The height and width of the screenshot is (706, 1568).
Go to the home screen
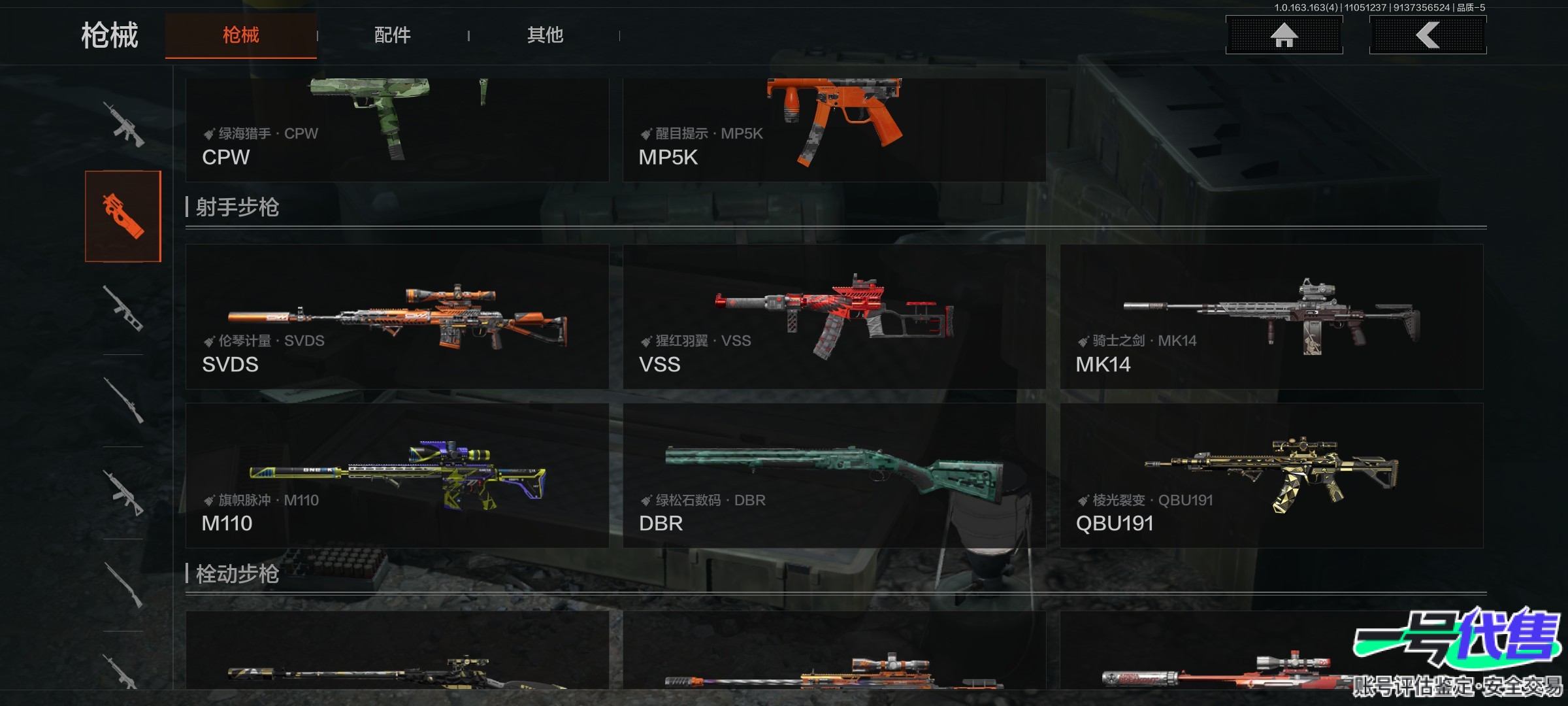point(1284,35)
